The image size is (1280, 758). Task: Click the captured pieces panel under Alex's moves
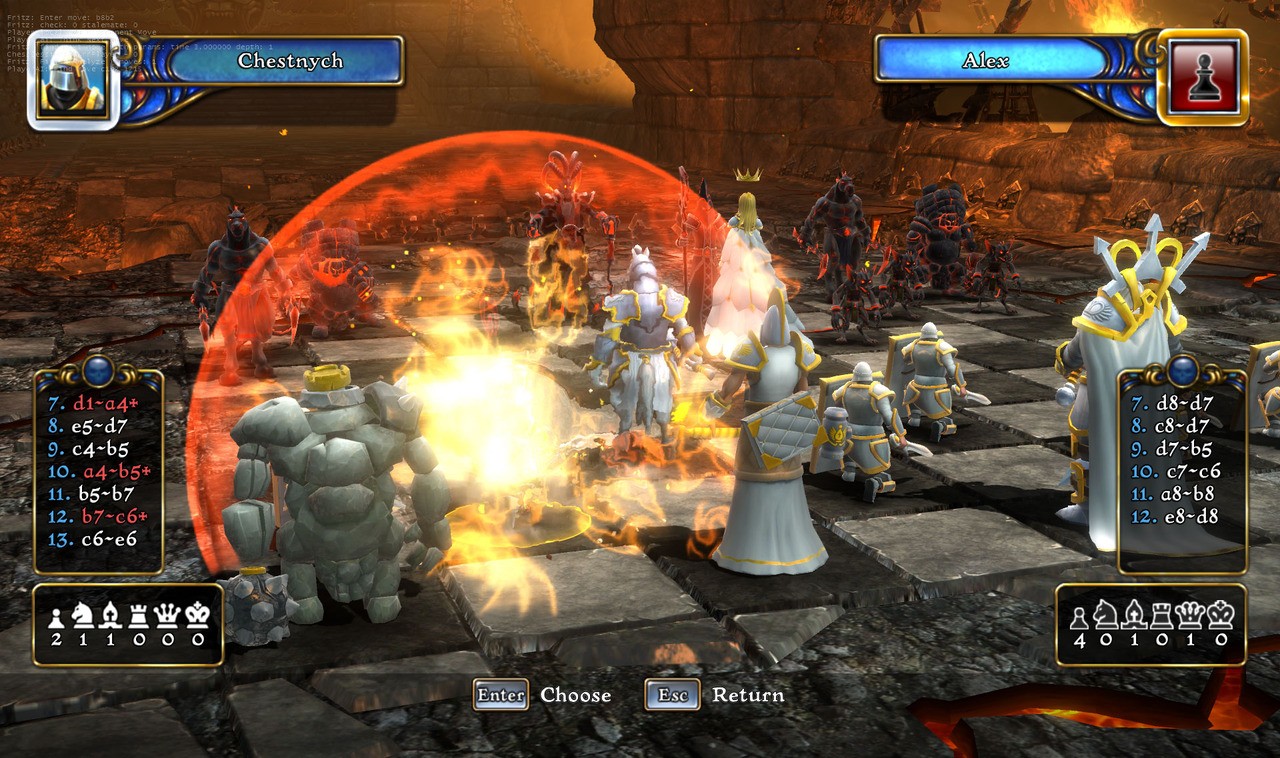pyautogui.click(x=1150, y=626)
